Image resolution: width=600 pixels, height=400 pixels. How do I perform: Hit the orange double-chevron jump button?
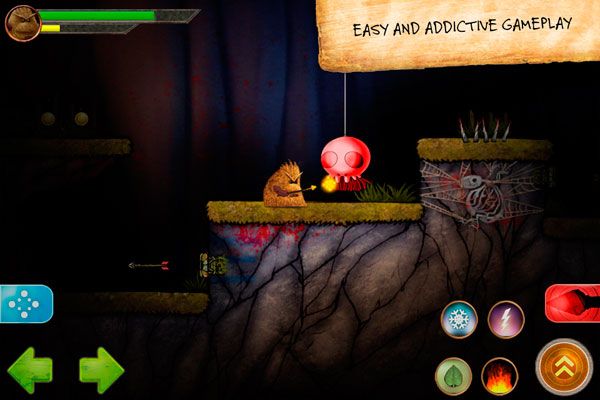[x=564, y=367]
